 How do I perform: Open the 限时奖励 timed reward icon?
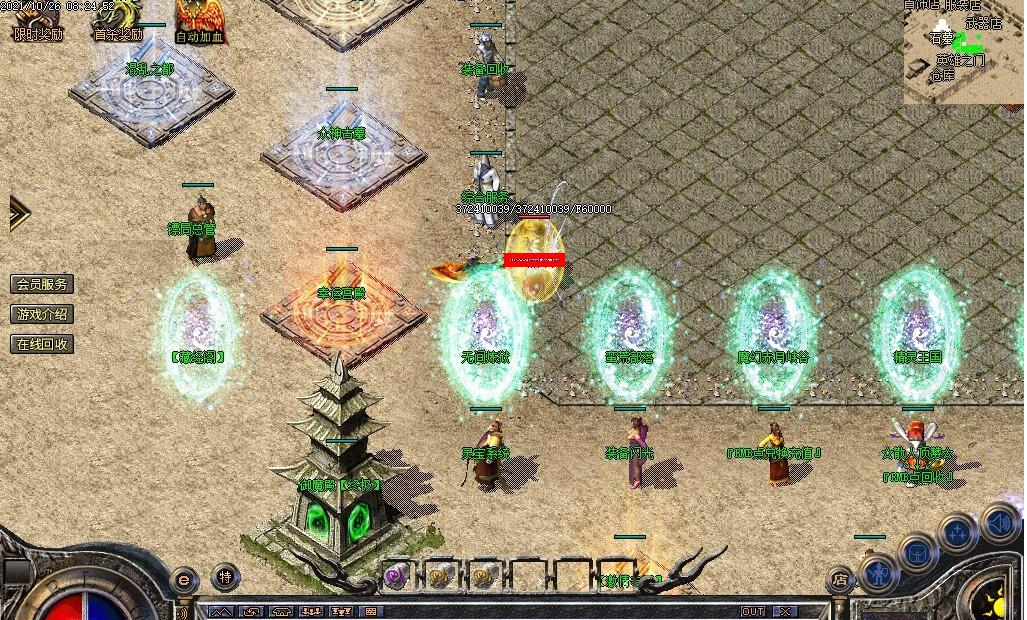pyautogui.click(x=37, y=20)
